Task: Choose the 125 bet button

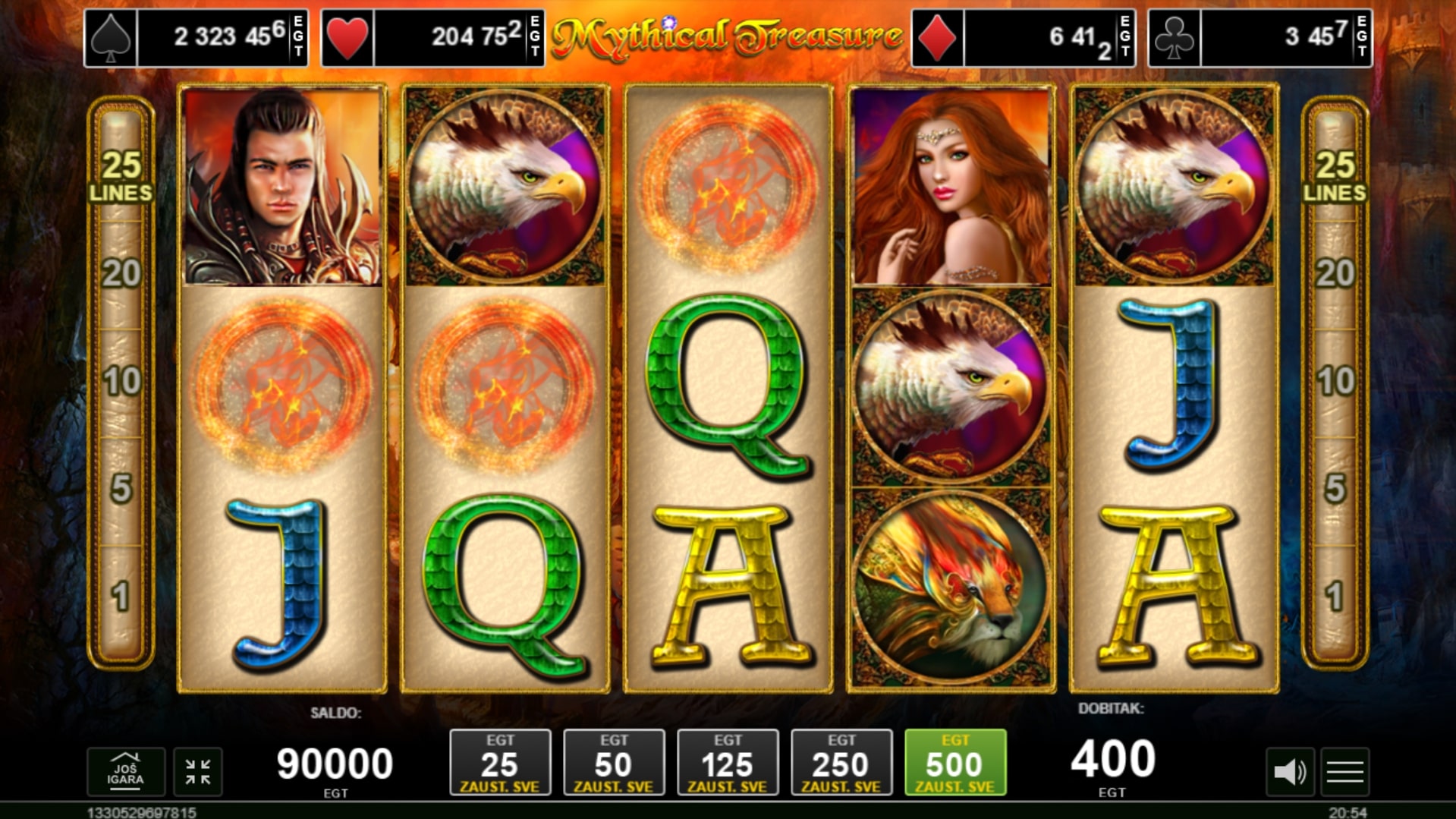Action: coord(728,763)
